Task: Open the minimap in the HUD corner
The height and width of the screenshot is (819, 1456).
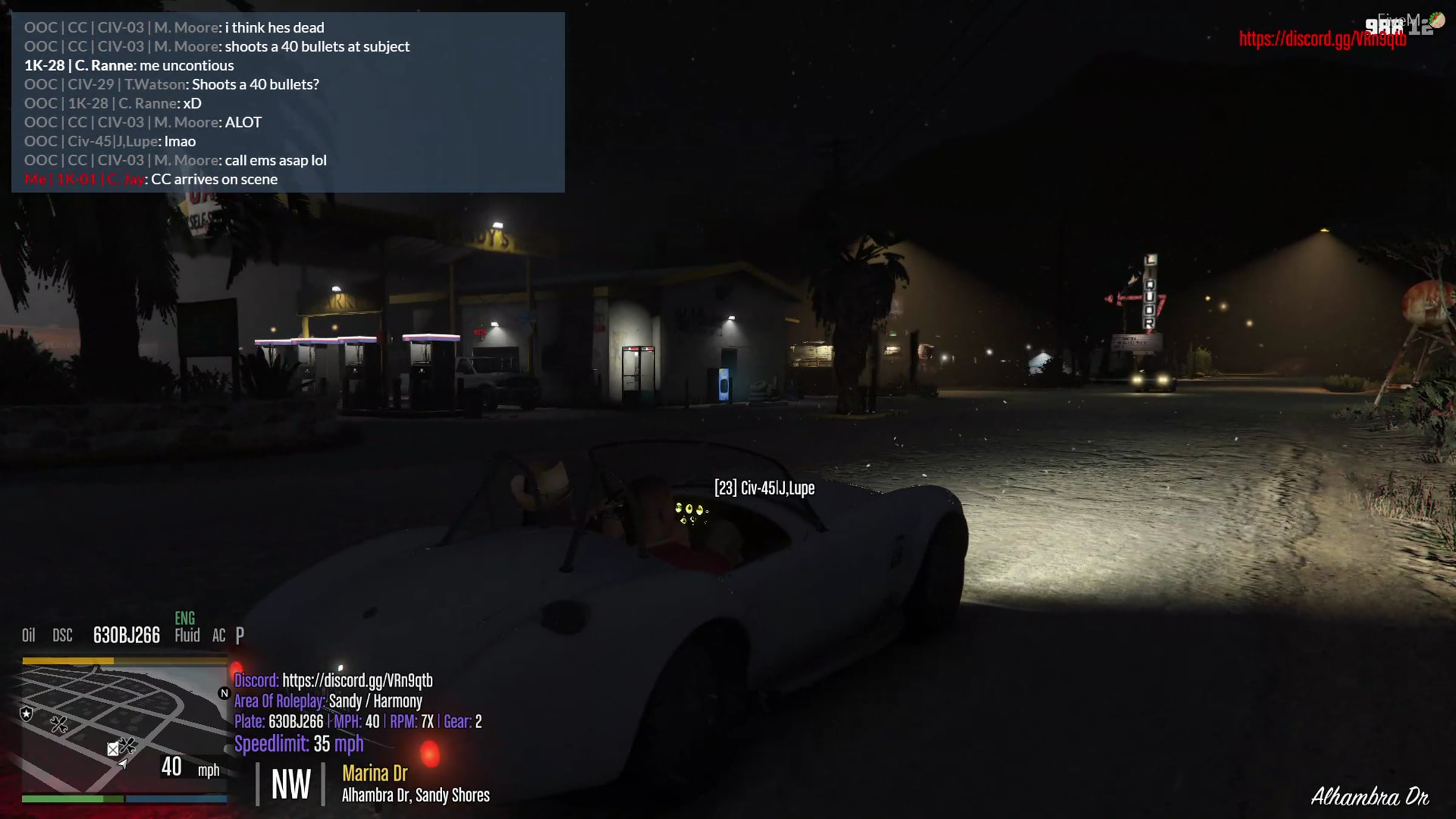Action: [124, 729]
